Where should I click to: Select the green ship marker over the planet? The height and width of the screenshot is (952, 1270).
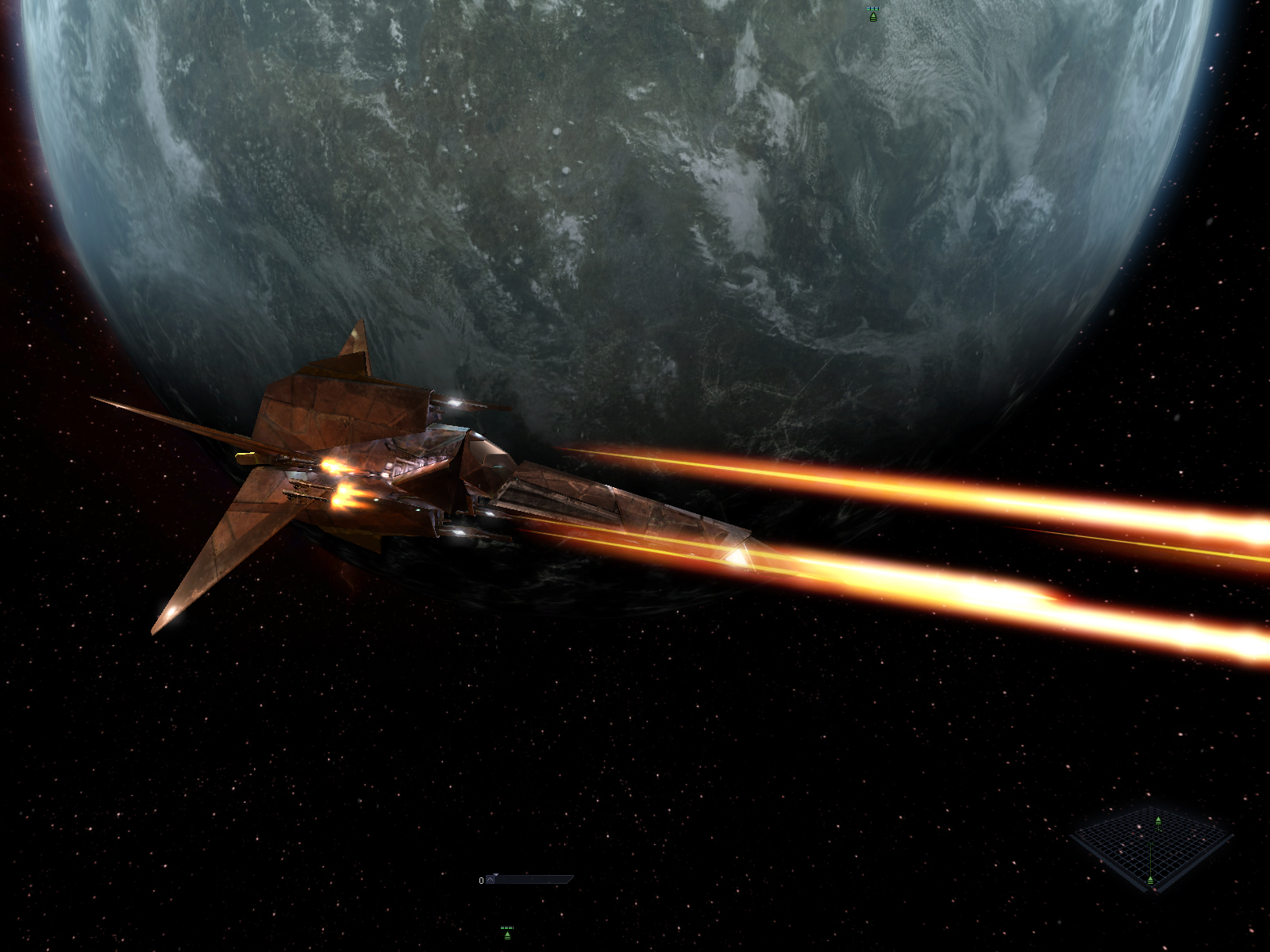click(x=873, y=15)
